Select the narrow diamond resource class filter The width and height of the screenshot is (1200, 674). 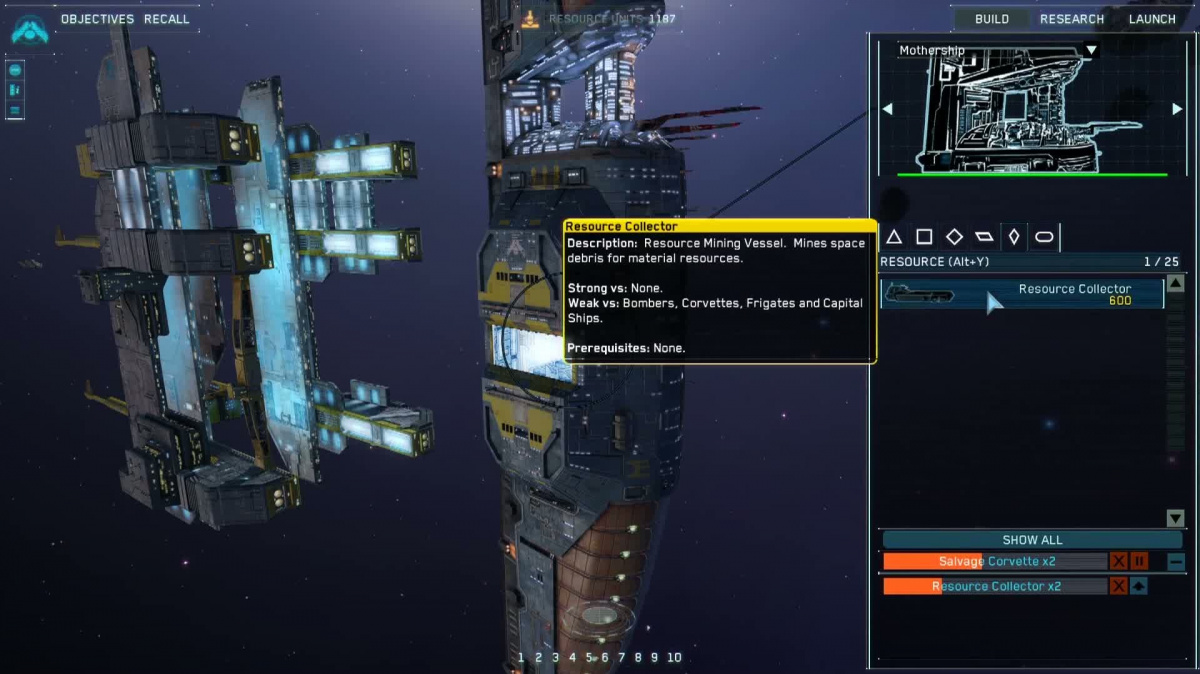(x=1014, y=237)
